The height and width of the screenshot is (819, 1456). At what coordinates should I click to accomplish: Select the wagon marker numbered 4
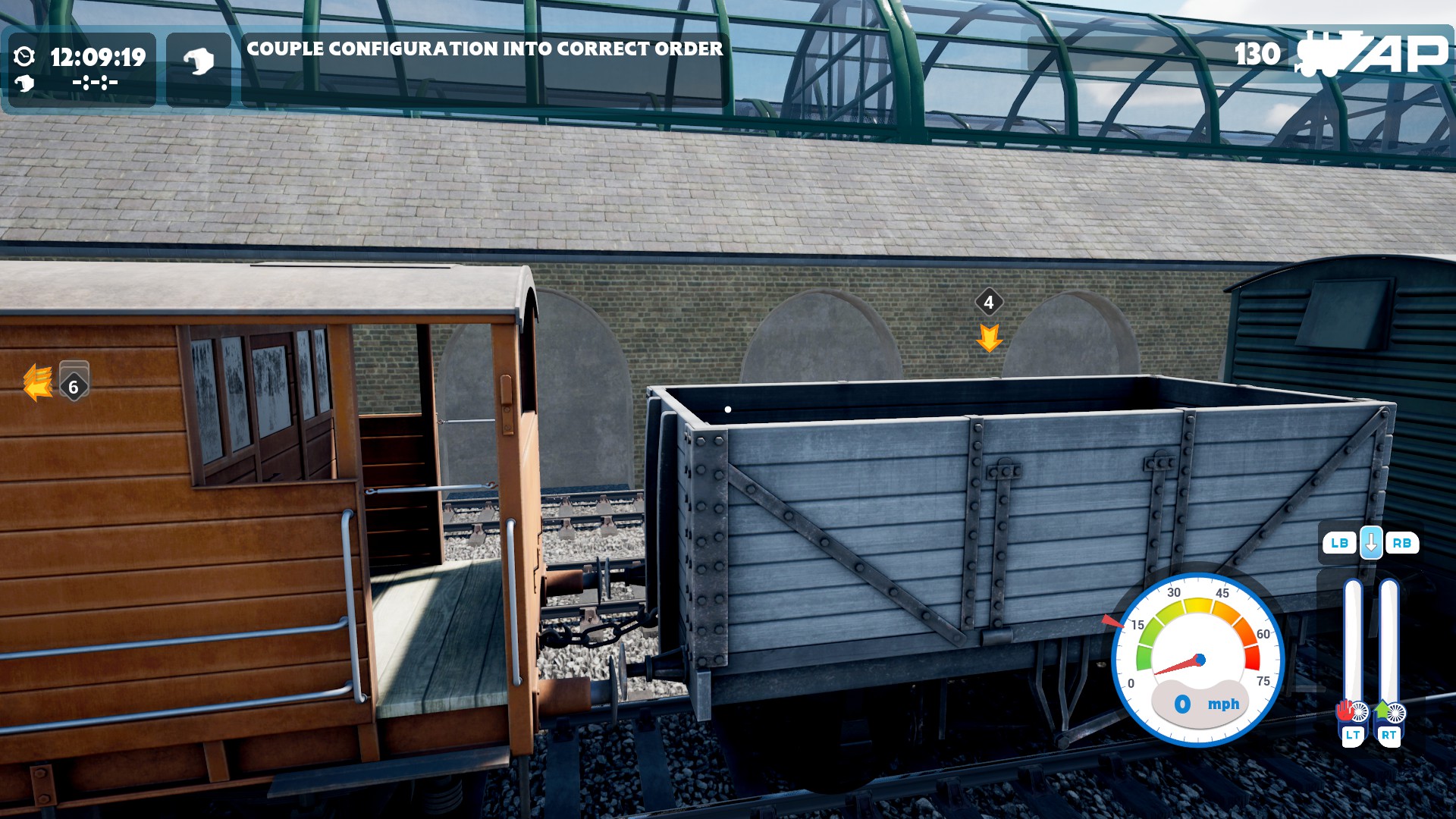tap(988, 303)
